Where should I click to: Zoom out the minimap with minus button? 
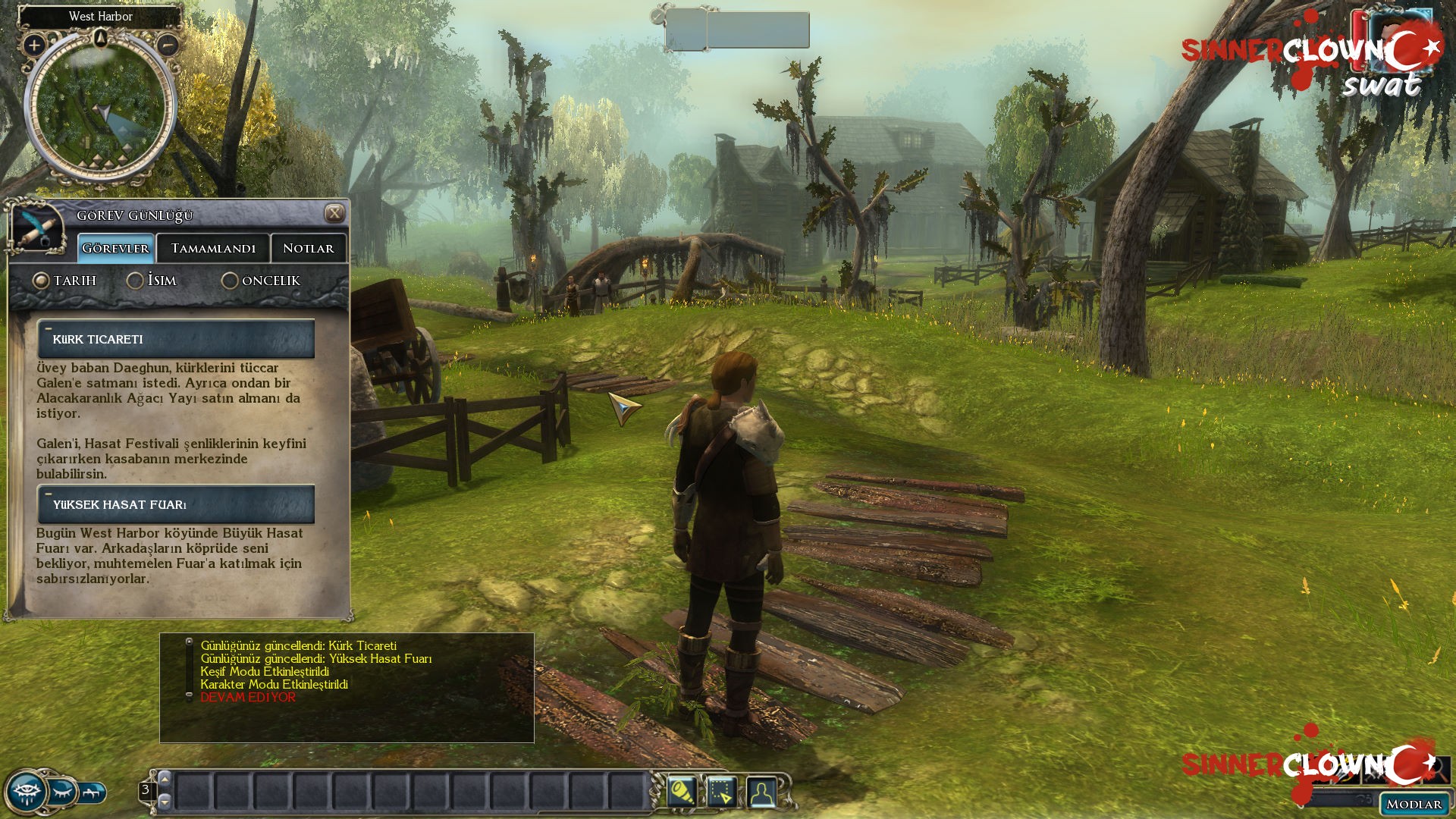[x=168, y=45]
